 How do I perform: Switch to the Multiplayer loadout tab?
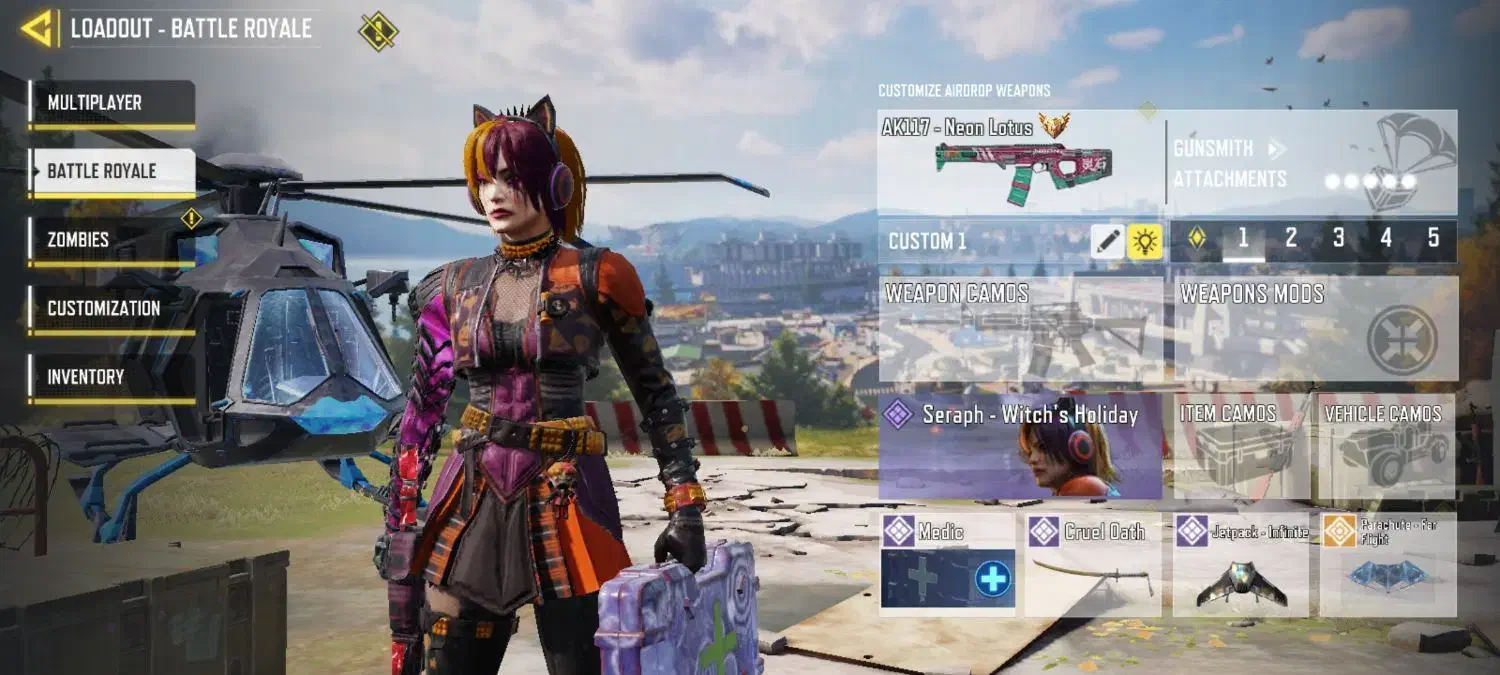tap(111, 103)
